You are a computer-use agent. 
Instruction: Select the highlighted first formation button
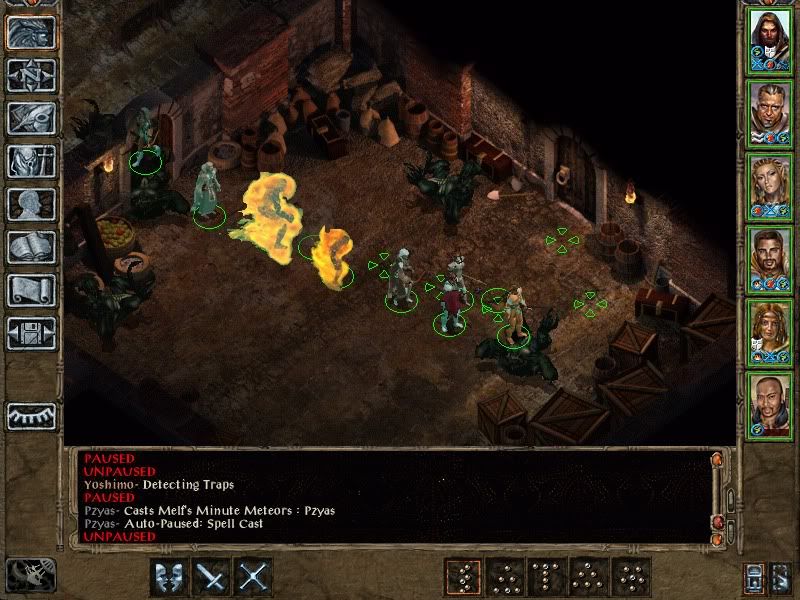[x=463, y=577]
